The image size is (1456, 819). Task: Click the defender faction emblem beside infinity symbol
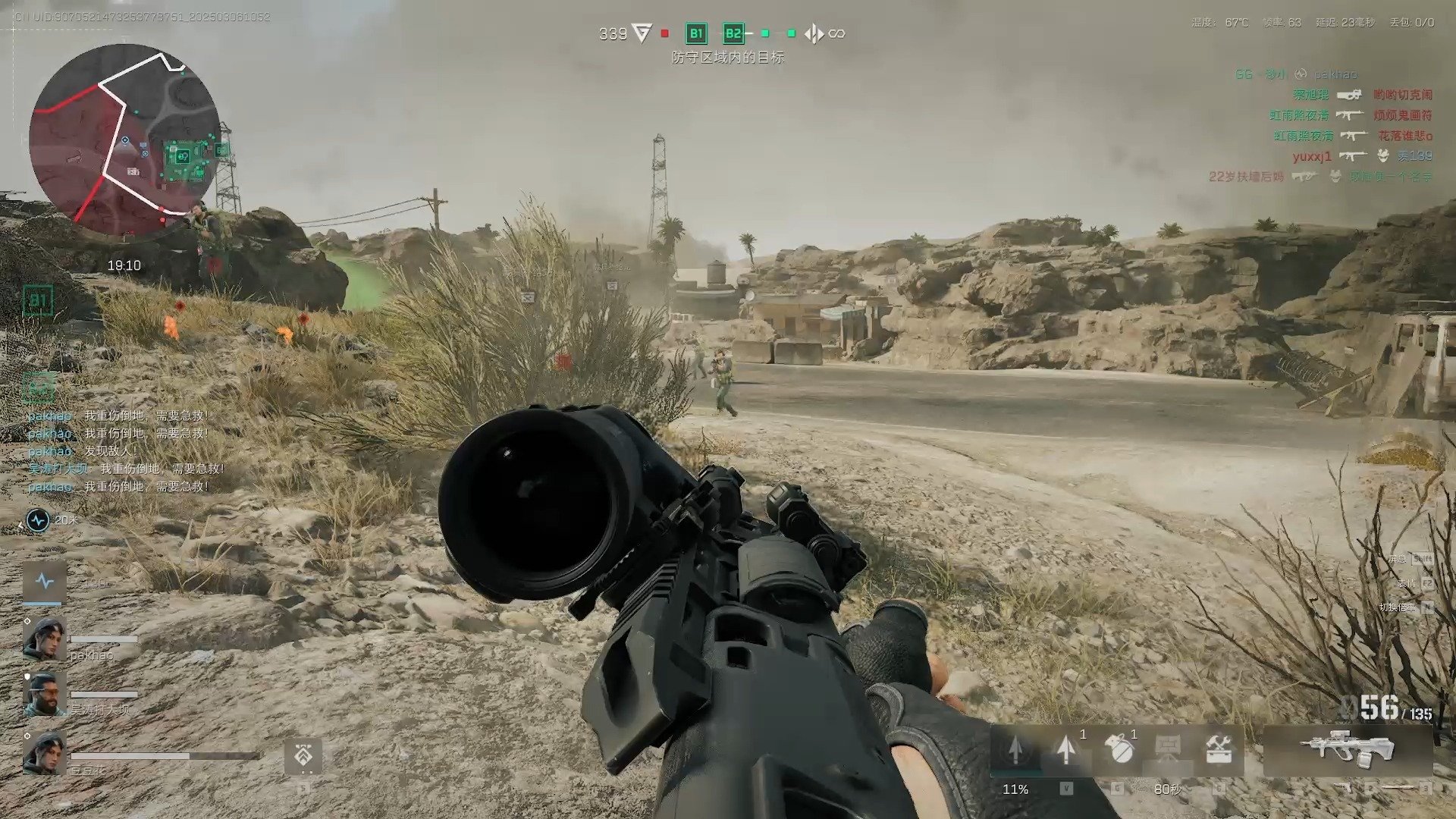pyautogui.click(x=814, y=33)
